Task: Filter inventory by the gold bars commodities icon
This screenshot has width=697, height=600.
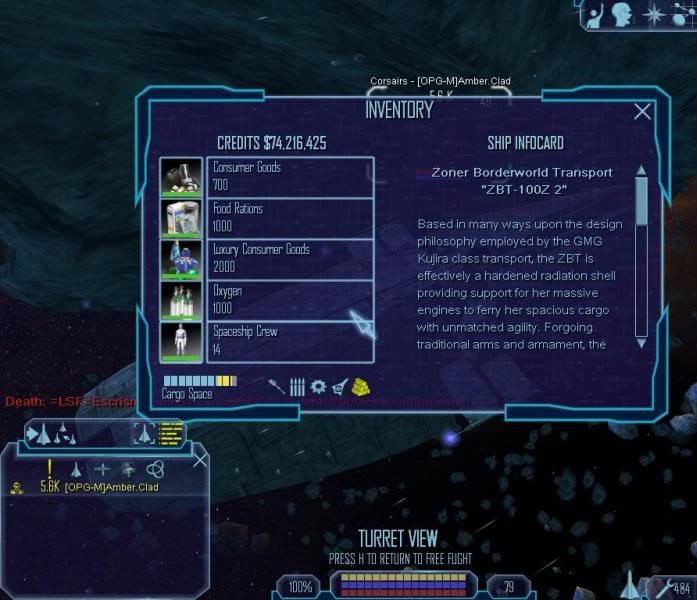Action: pyautogui.click(x=363, y=385)
